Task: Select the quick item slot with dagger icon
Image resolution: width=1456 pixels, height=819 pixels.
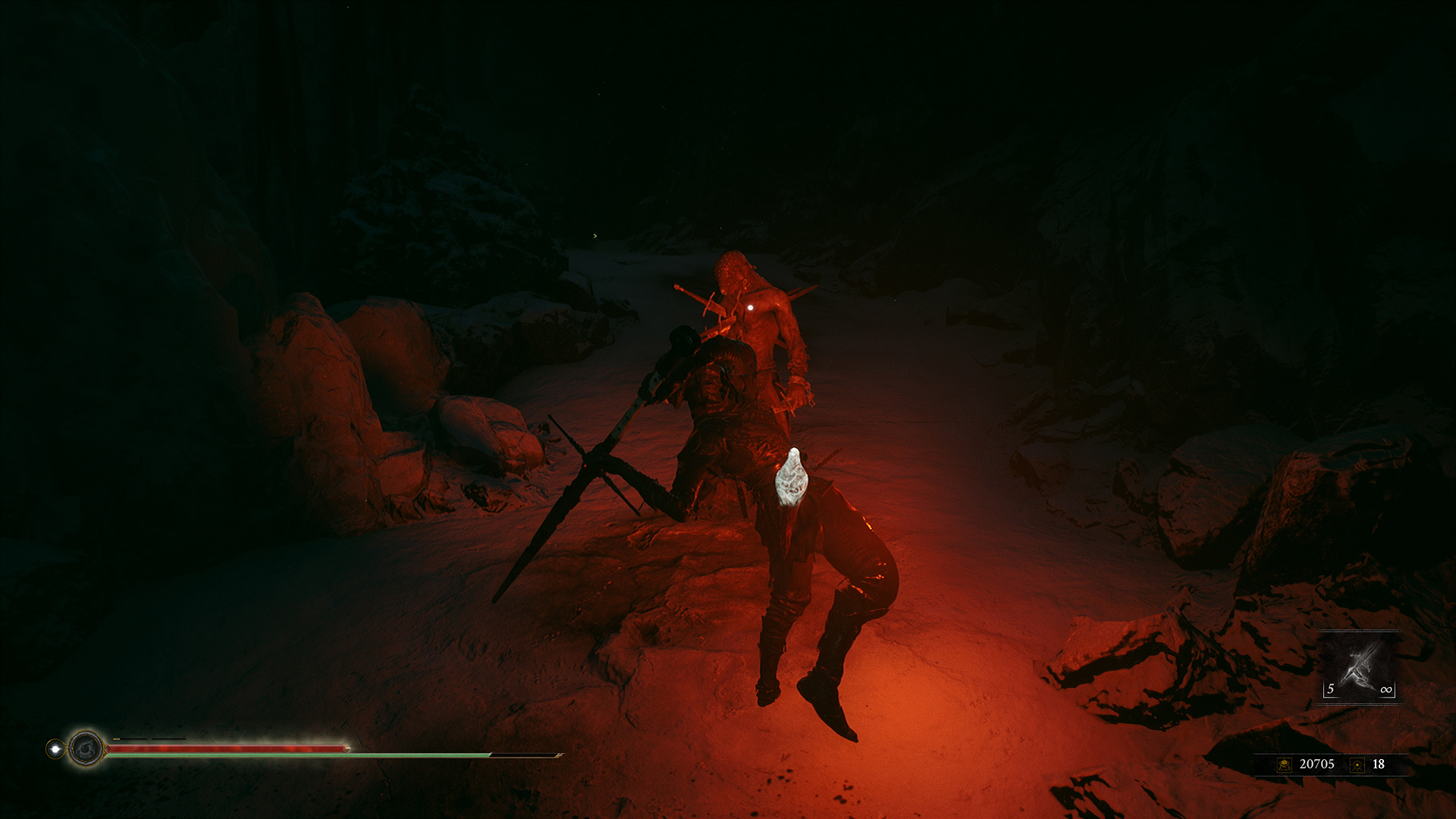Action: pyautogui.click(x=1360, y=667)
